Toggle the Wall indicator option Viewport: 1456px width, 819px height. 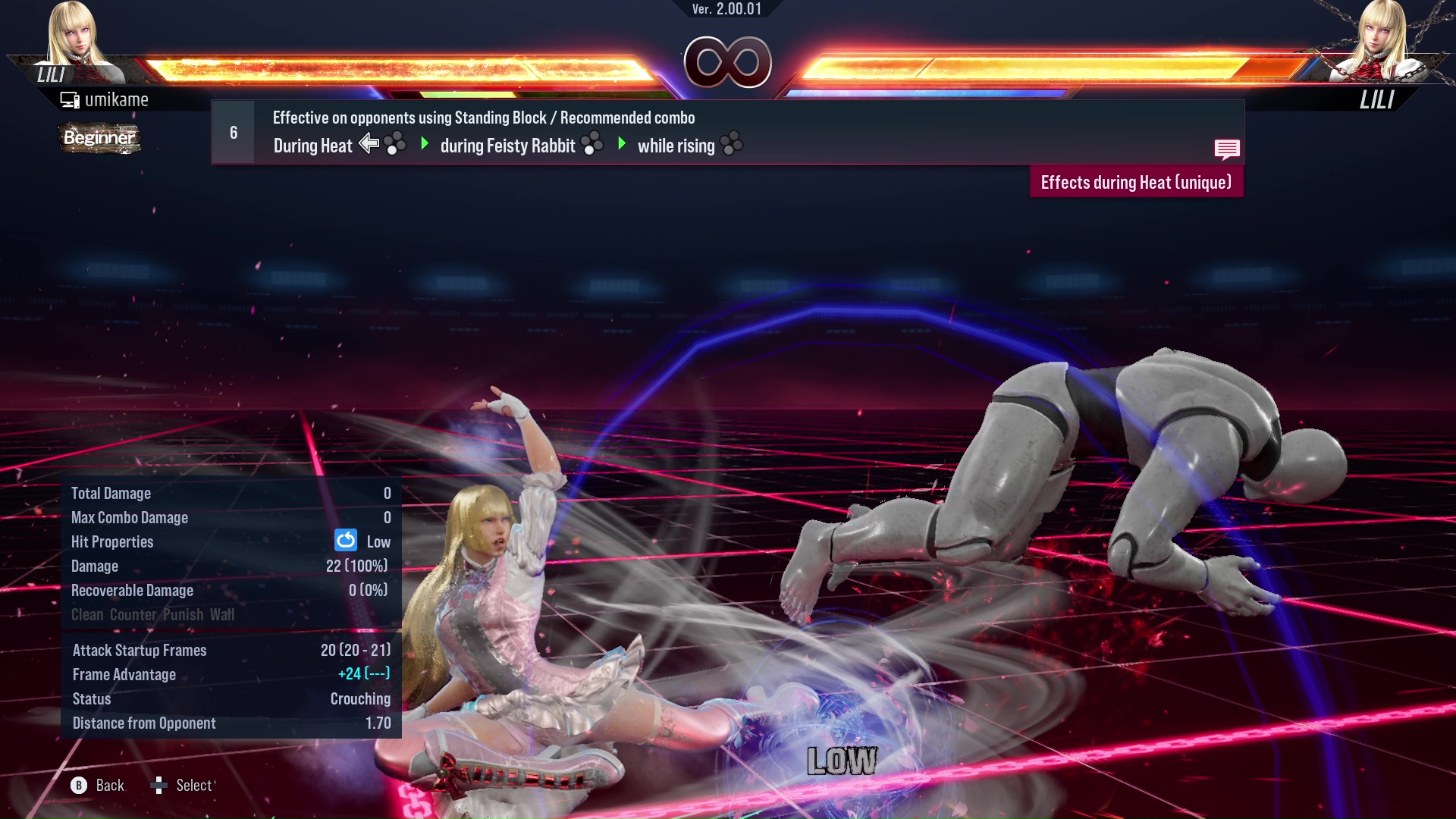(223, 615)
